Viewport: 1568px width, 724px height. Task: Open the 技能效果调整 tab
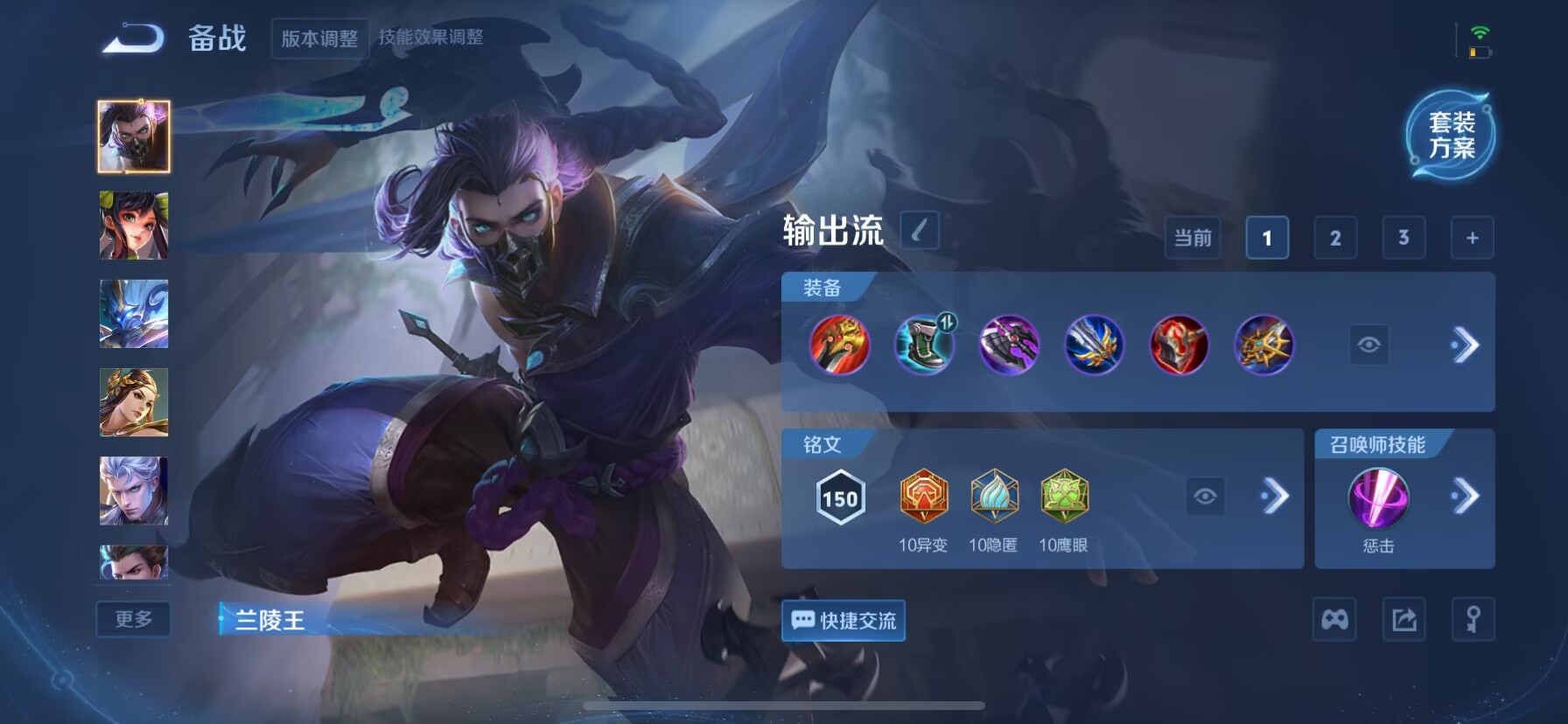(x=432, y=38)
